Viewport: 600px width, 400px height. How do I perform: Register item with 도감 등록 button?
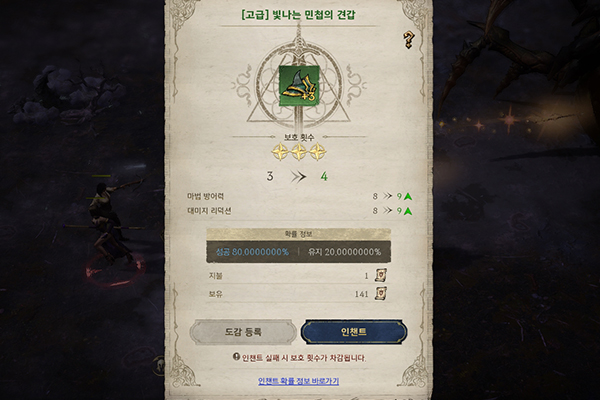[x=243, y=332]
